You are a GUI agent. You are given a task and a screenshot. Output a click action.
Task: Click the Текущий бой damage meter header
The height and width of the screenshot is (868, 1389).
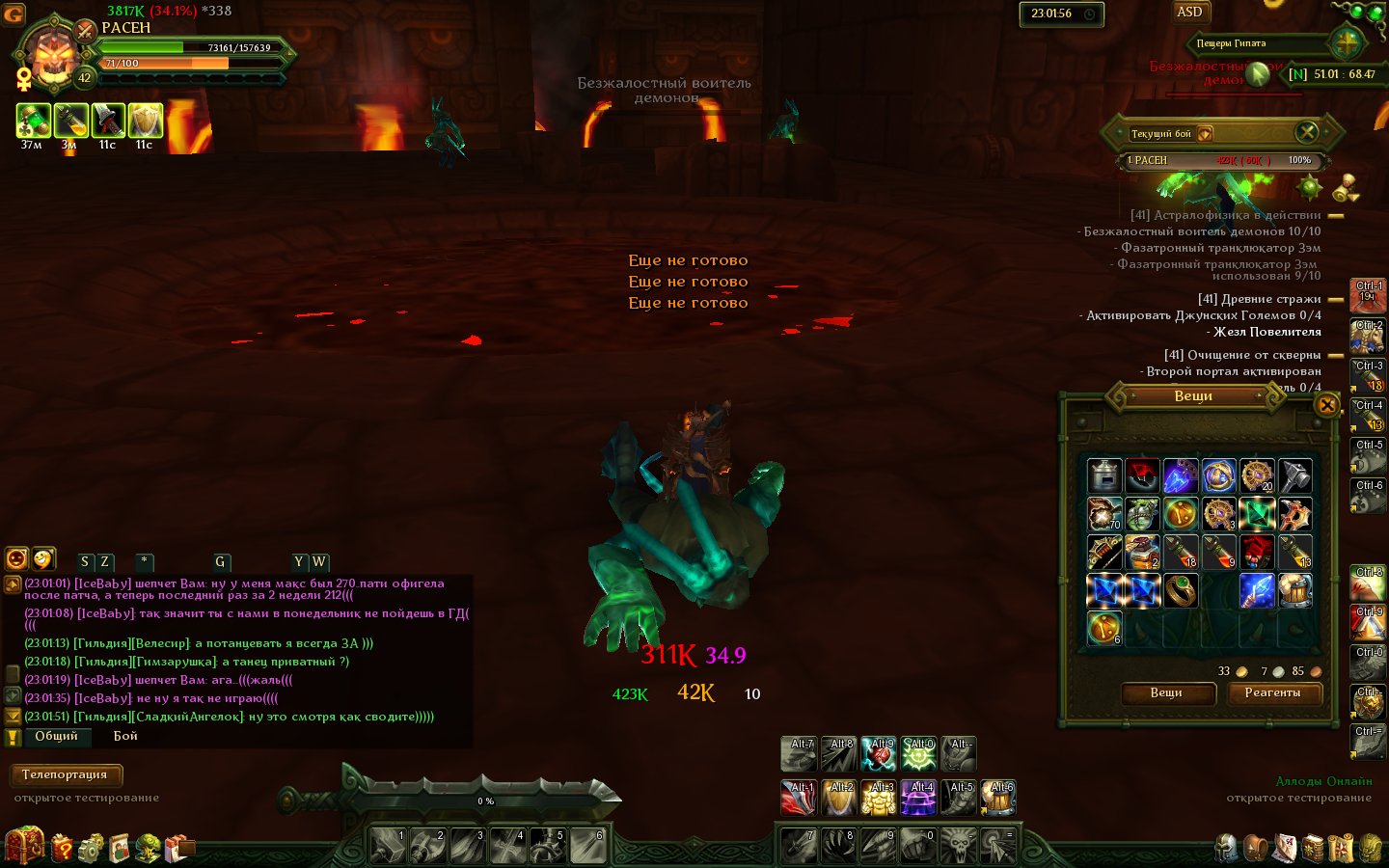(x=1161, y=134)
